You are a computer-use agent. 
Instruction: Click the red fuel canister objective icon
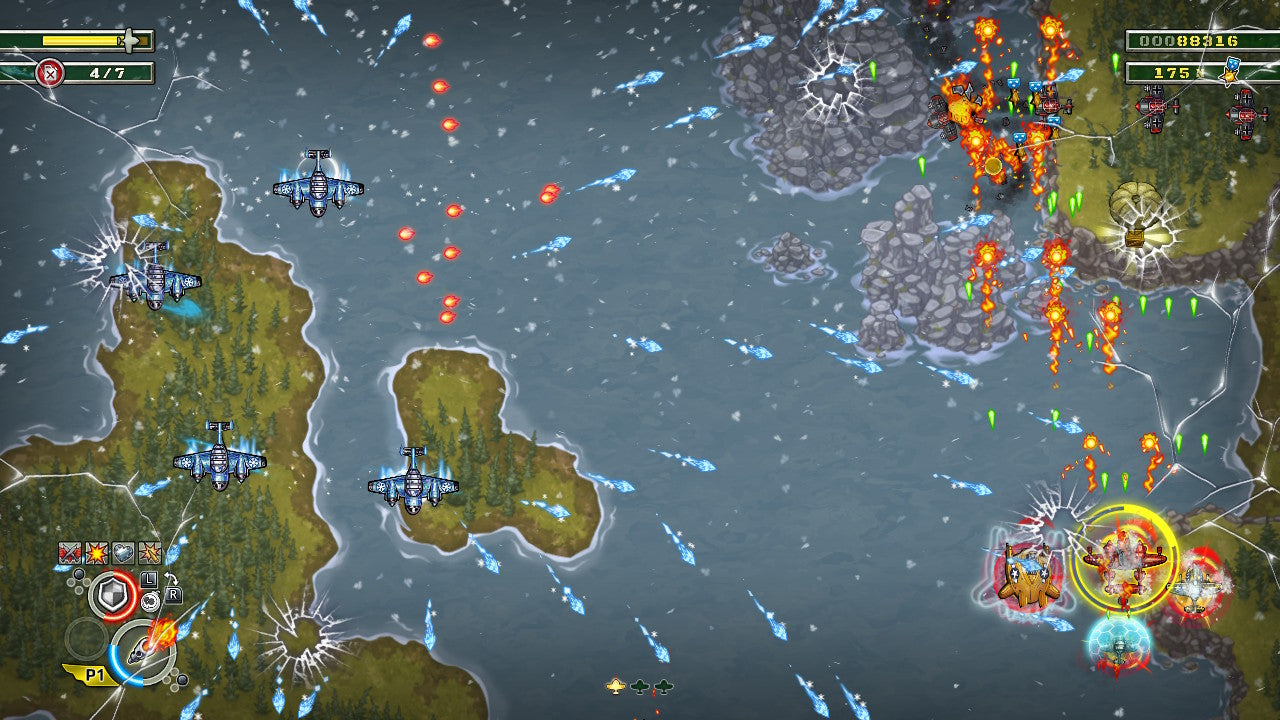point(49,72)
